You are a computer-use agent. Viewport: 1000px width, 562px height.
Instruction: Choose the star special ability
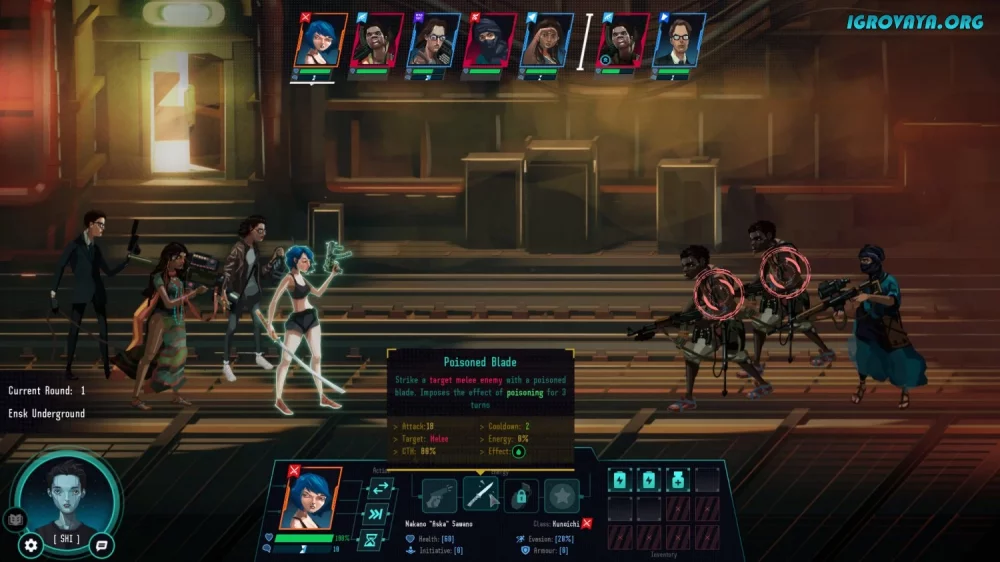coord(562,496)
